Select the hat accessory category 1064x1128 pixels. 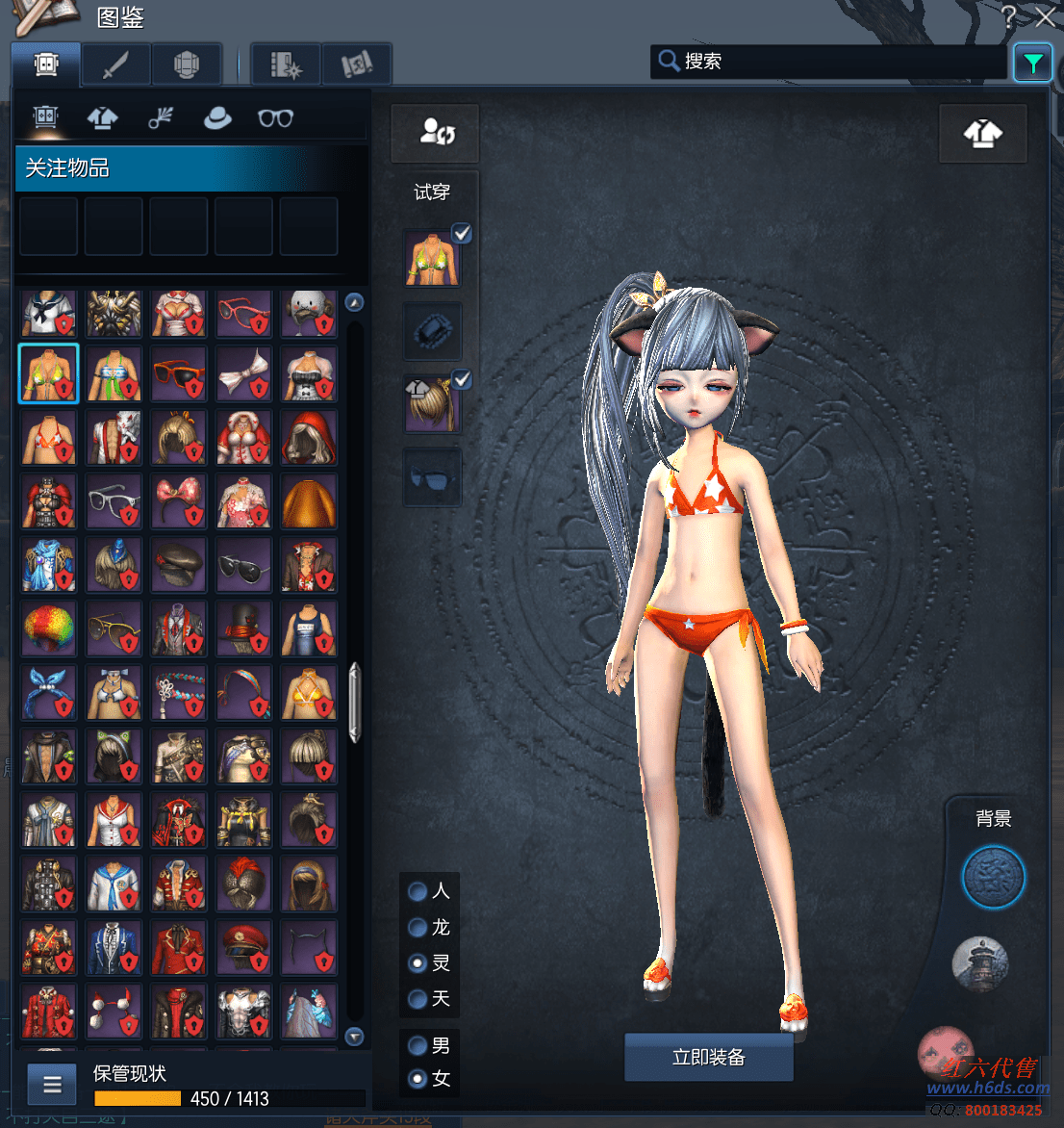click(x=217, y=117)
